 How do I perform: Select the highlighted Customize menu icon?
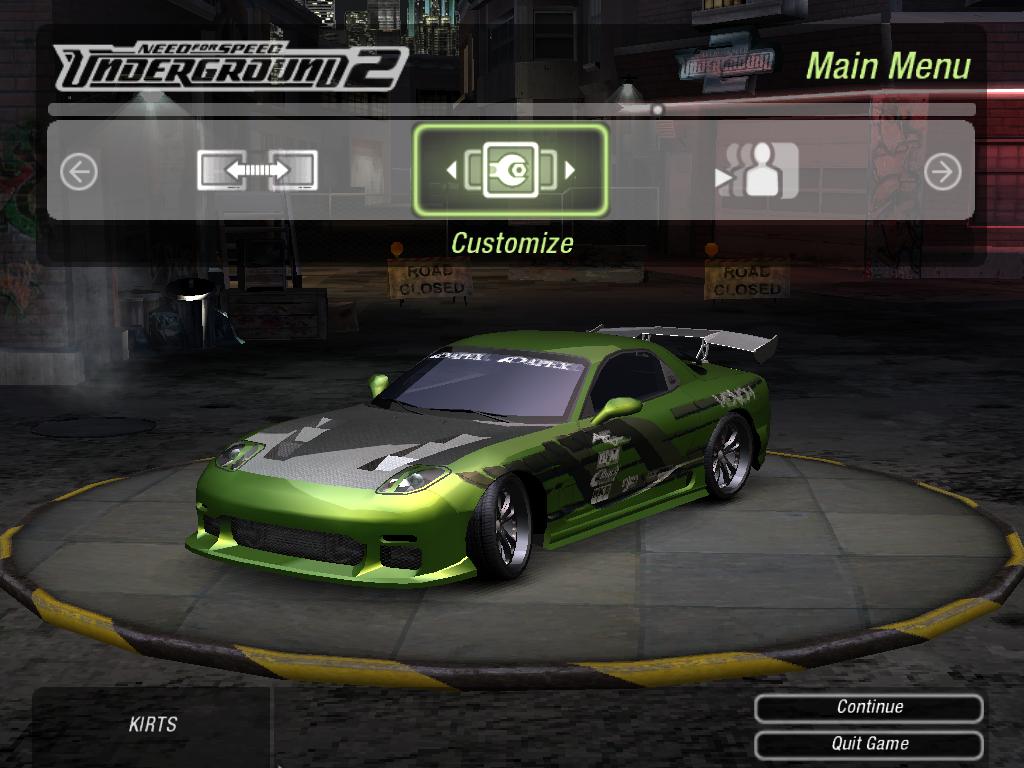(510, 170)
